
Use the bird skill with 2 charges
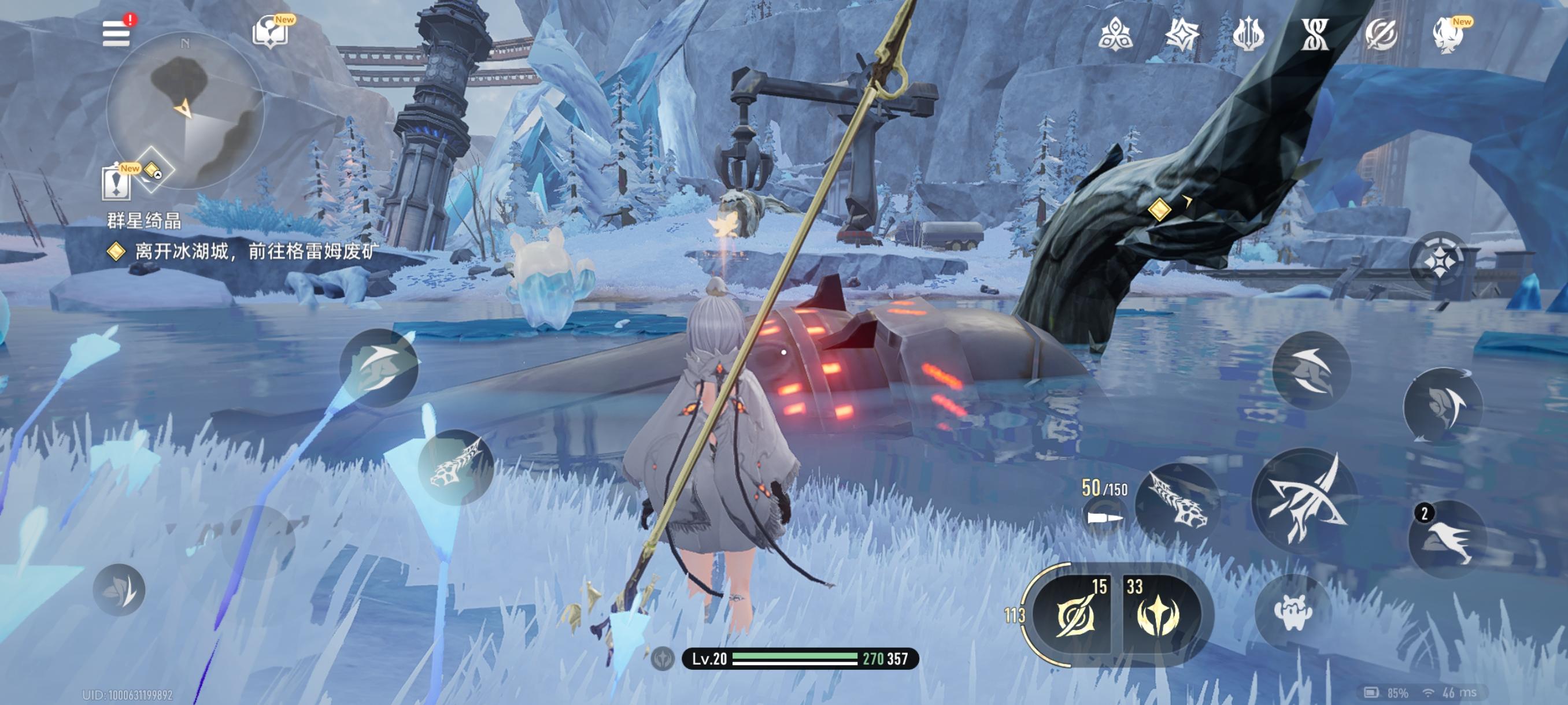click(x=1448, y=540)
